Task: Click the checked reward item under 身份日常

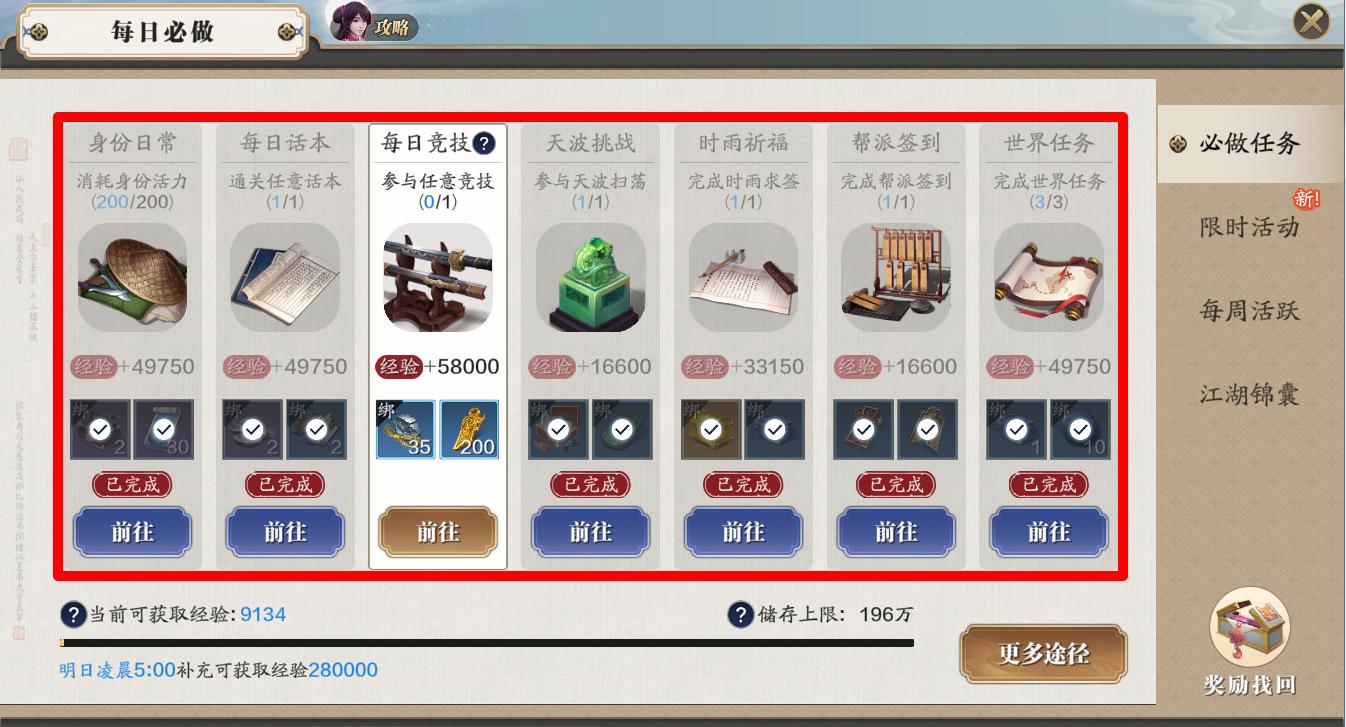Action: pos(102,428)
